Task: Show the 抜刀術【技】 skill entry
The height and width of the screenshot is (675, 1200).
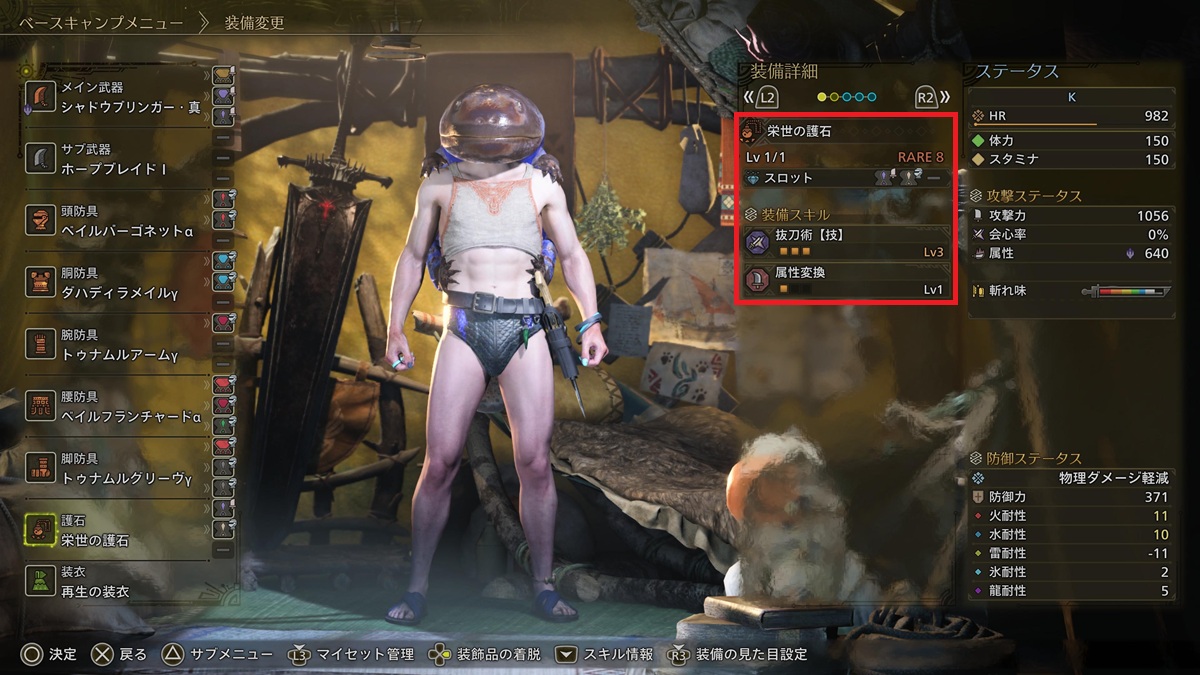Action: click(845, 243)
